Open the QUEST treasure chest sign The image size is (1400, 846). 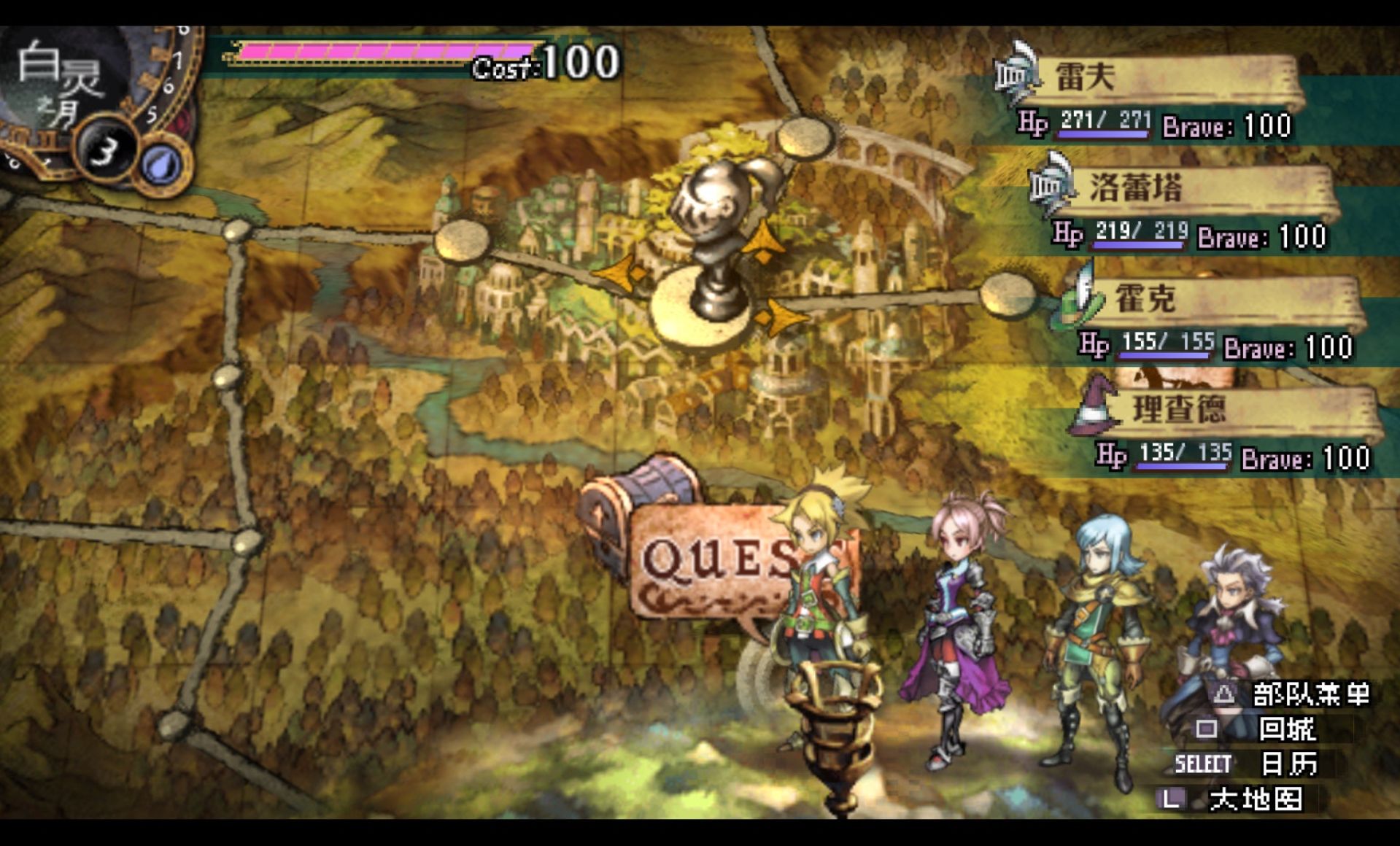point(700,554)
